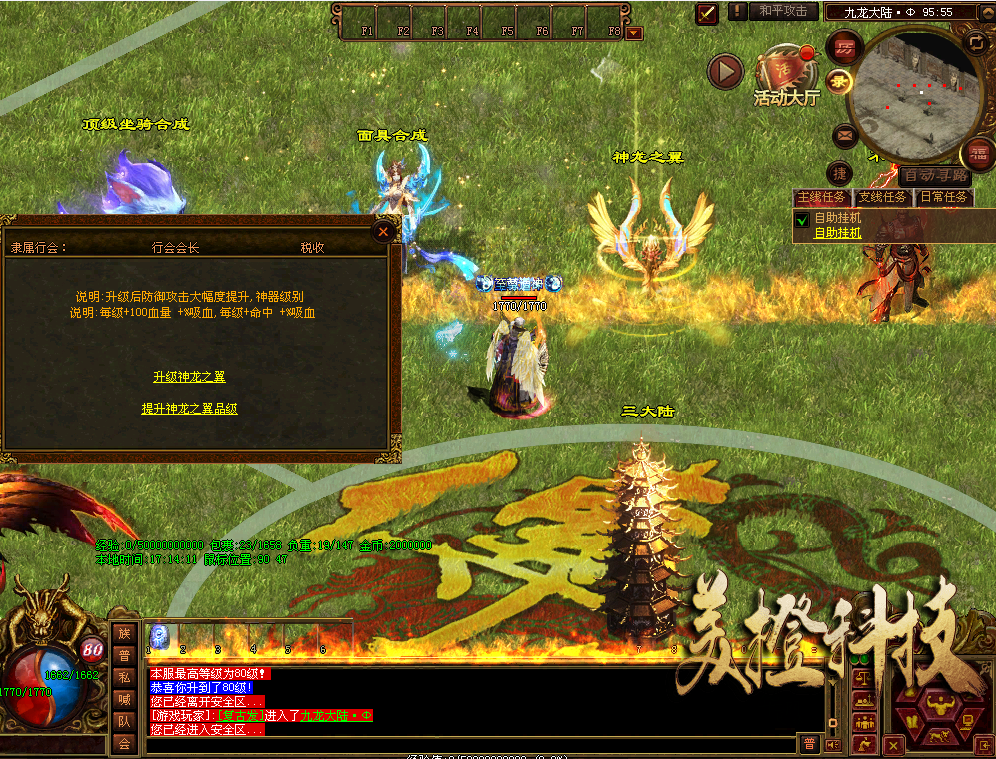Screen dimensions: 996x759
Task: Switch to the 主线任务 tab
Action: (x=821, y=197)
